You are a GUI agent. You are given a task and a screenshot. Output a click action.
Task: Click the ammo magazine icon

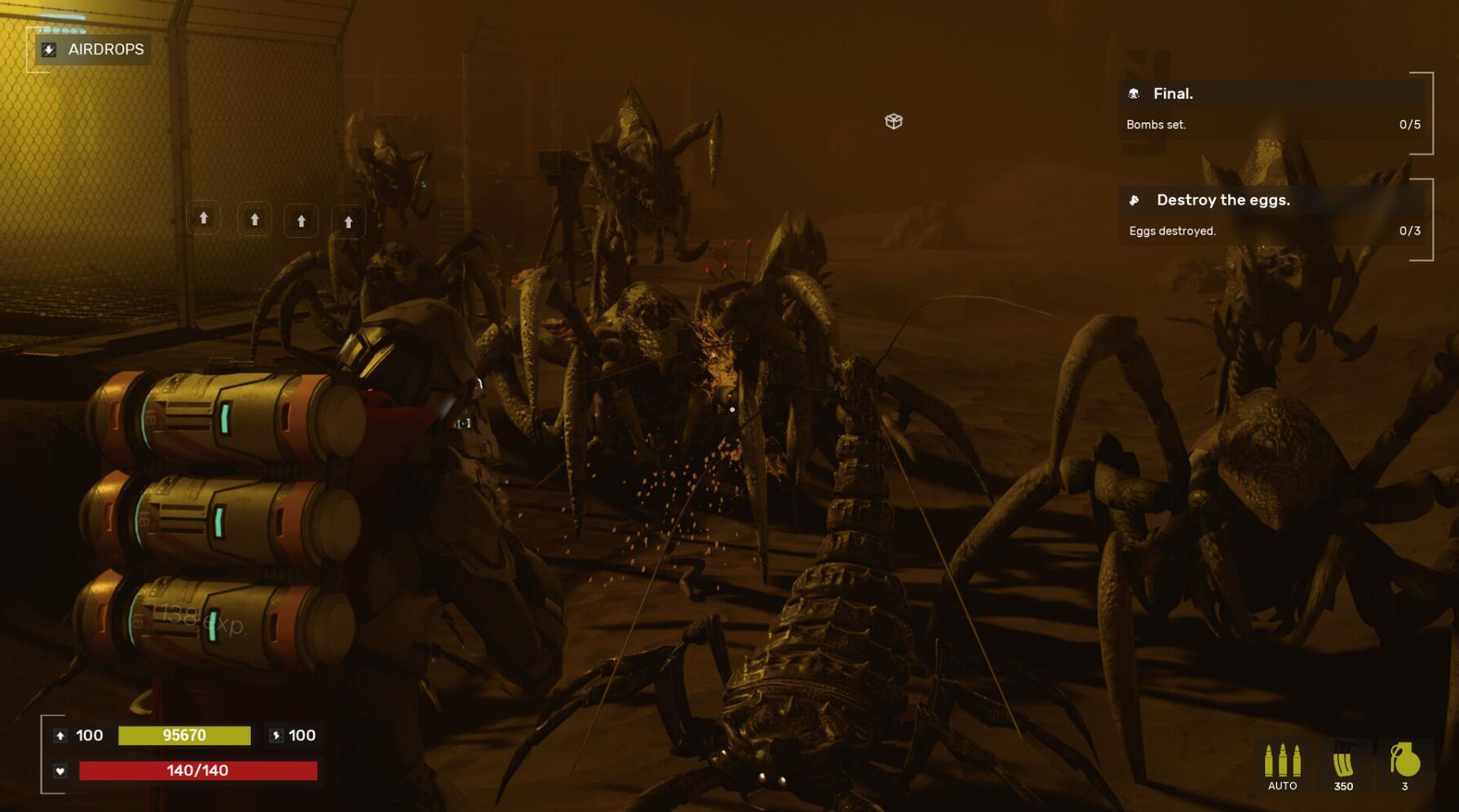(x=1343, y=763)
